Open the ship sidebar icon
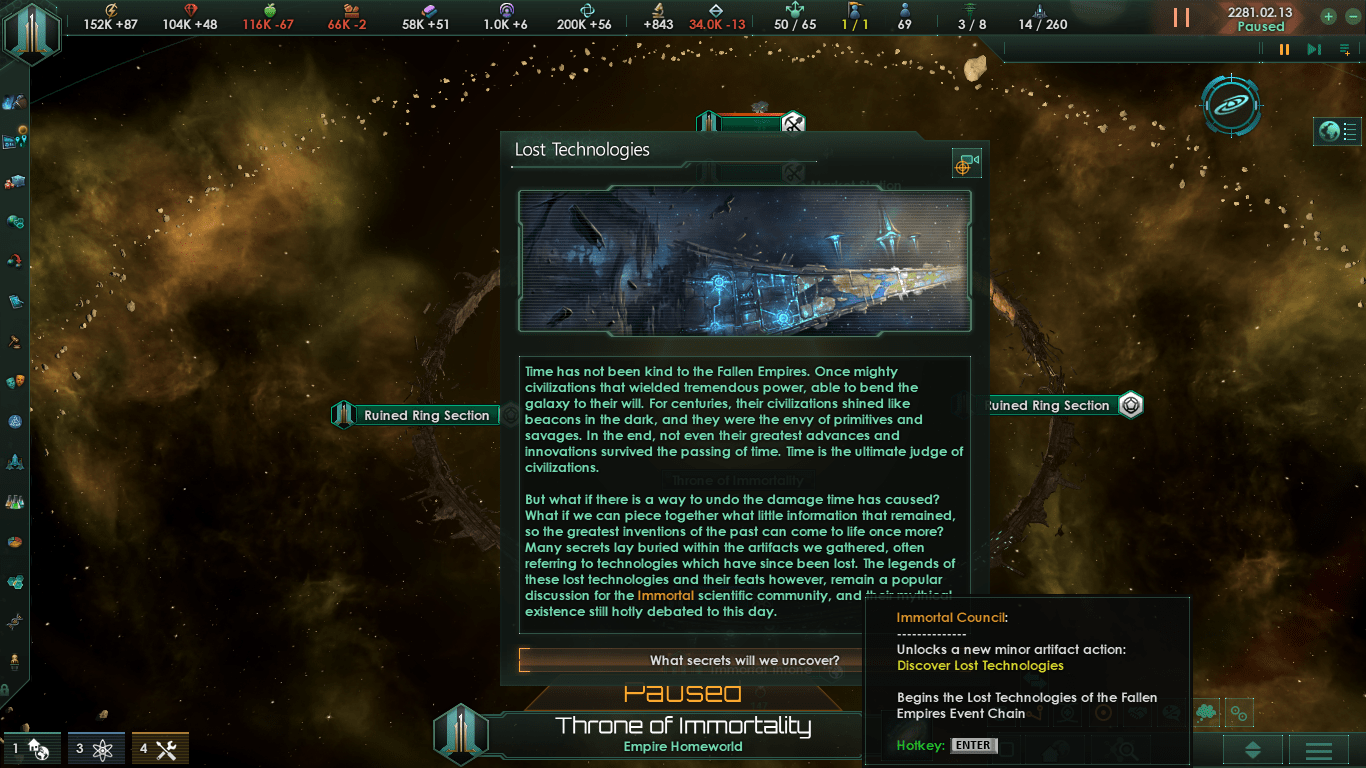The height and width of the screenshot is (768, 1366). pyautogui.click(x=15, y=461)
